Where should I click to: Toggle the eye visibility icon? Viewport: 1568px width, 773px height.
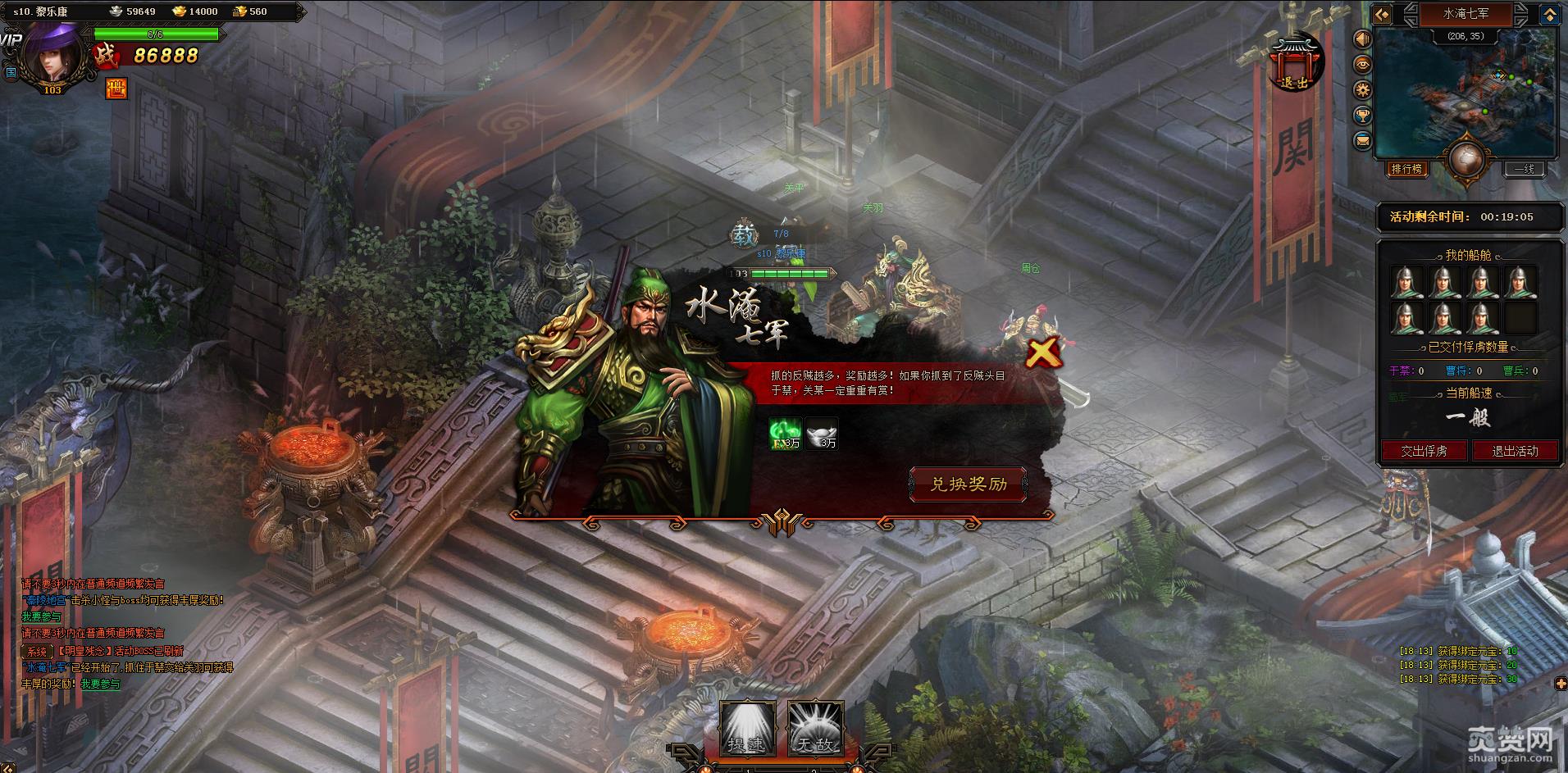(x=1363, y=65)
